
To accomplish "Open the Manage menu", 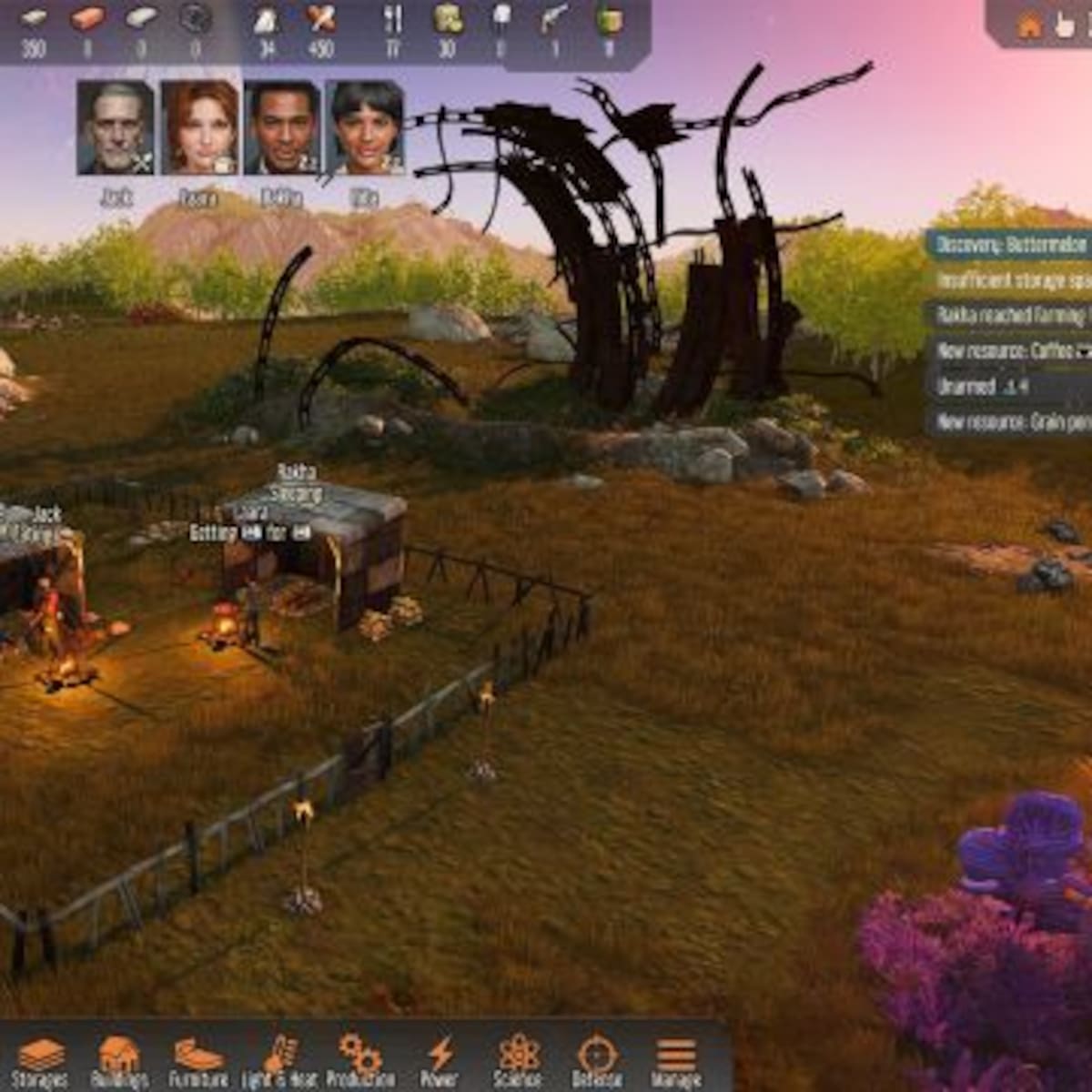I will (675, 1061).
